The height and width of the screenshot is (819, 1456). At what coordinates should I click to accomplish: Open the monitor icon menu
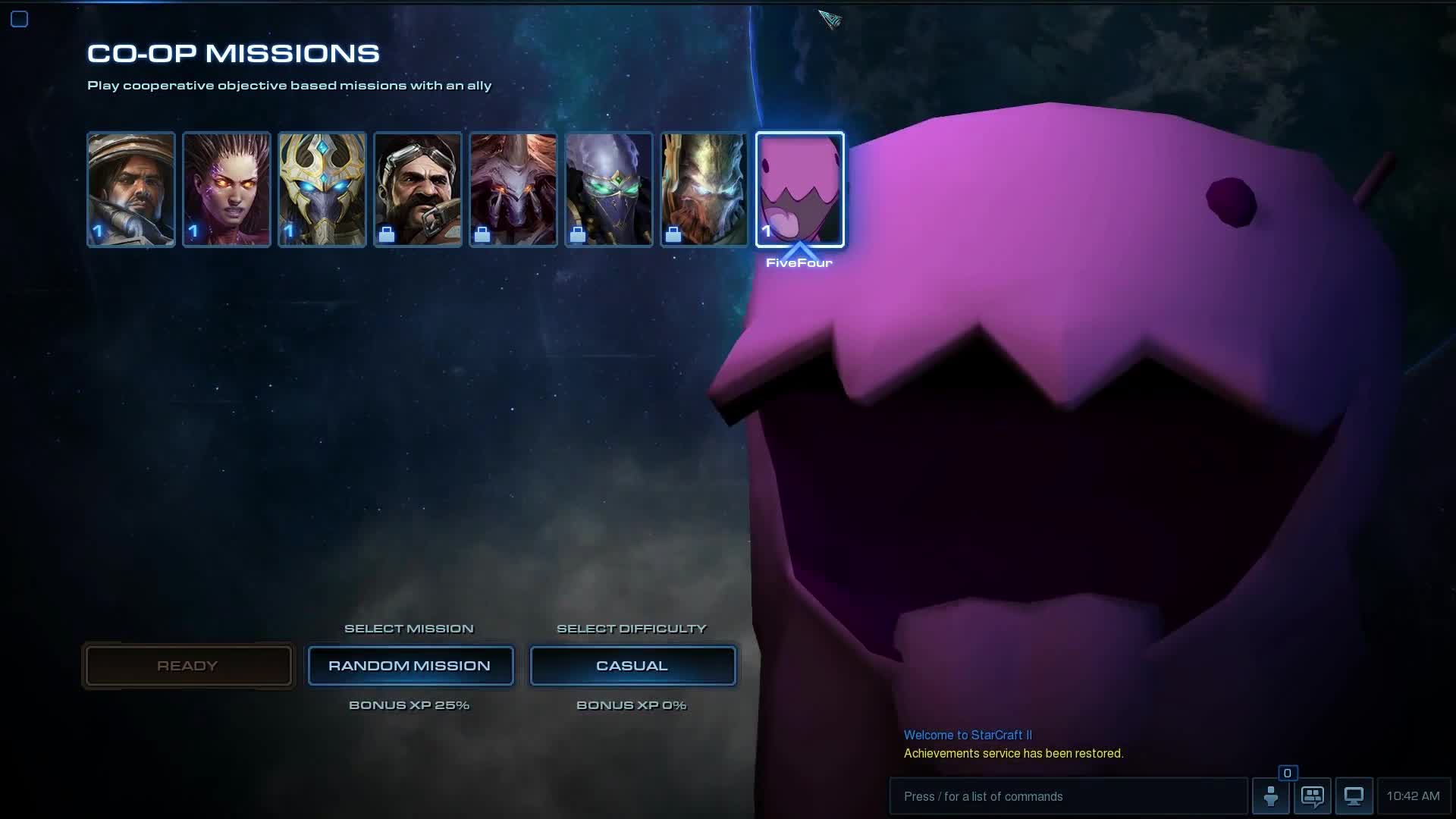1354,796
